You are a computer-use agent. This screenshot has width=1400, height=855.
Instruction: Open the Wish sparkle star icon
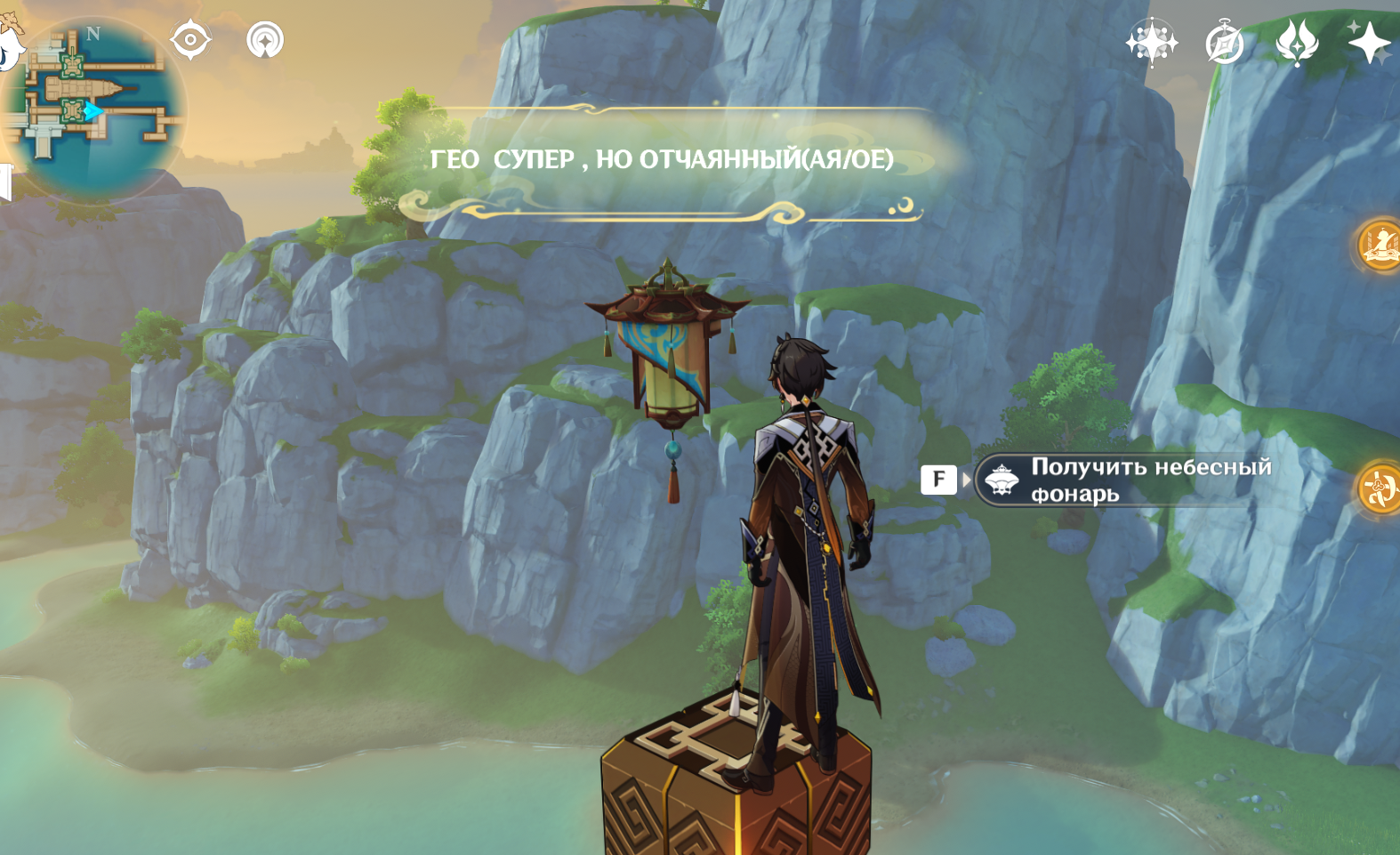(1368, 42)
